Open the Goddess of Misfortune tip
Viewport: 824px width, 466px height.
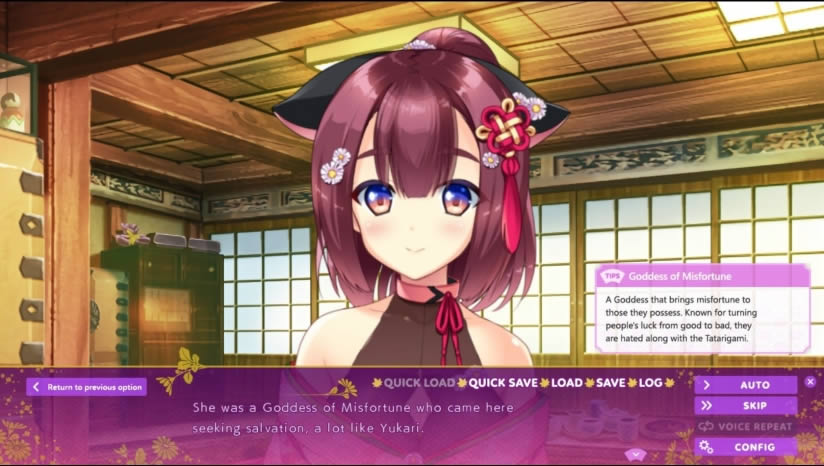click(x=700, y=308)
